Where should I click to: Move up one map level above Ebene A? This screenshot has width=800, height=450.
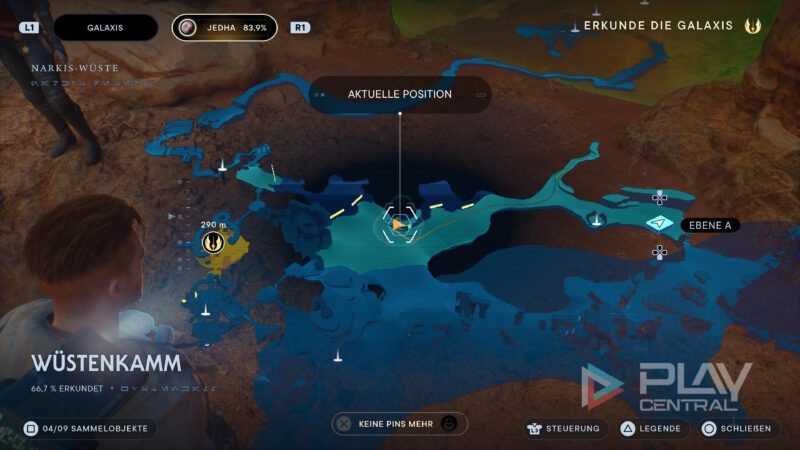click(x=659, y=198)
